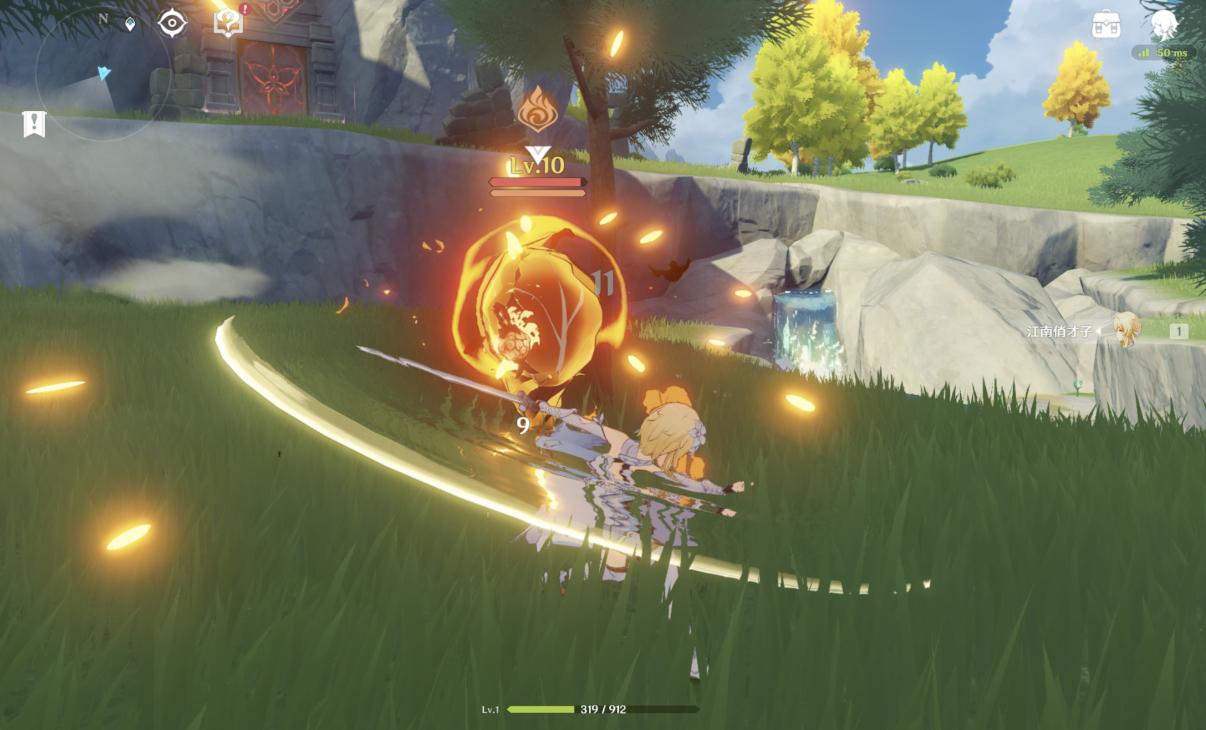This screenshot has width=1206, height=730.
Task: Open the tutorial book with red alert
Action: pyautogui.click(x=229, y=22)
